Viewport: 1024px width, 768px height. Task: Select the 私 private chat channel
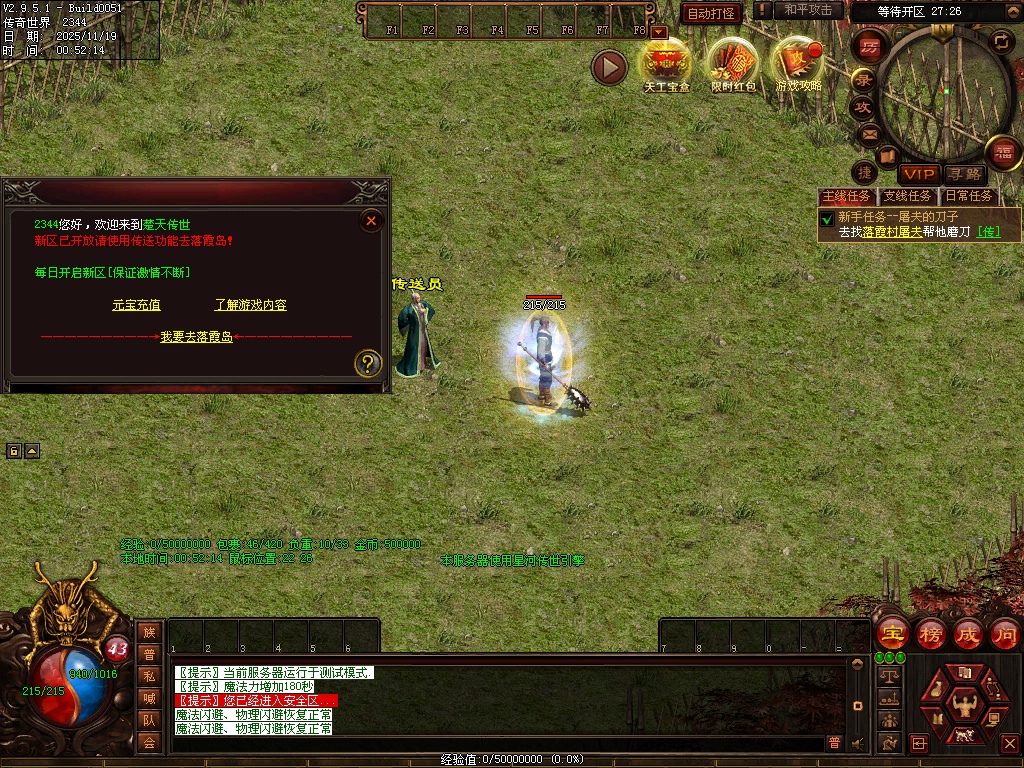tap(149, 676)
